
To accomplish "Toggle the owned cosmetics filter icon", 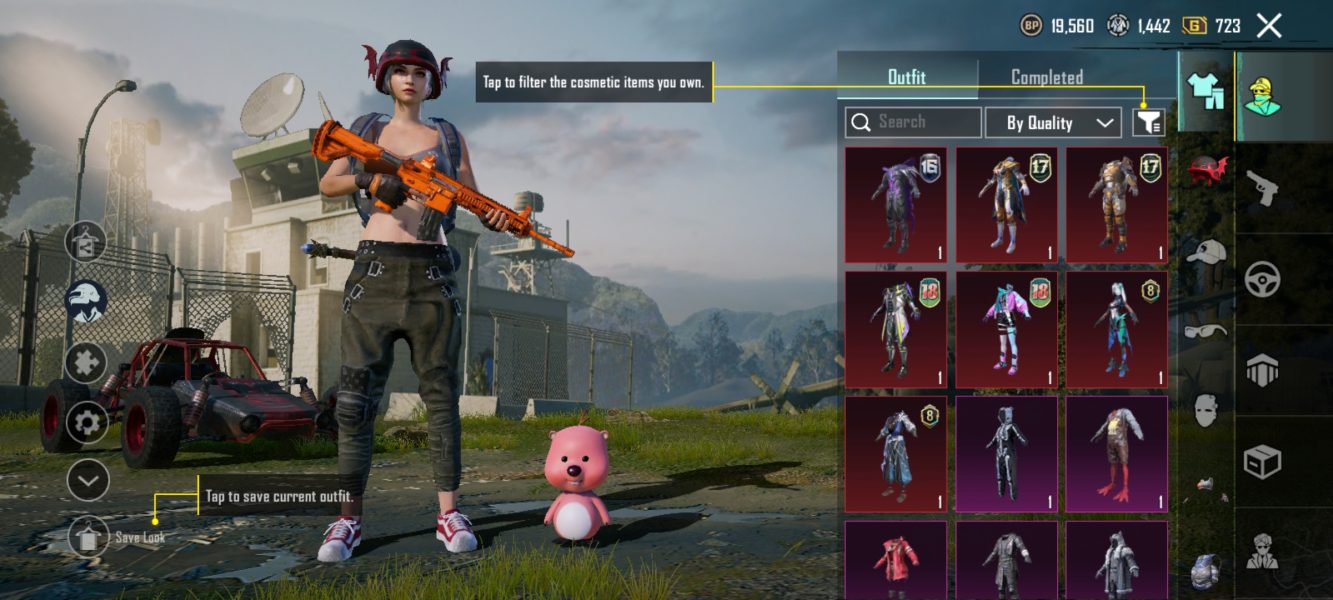I will [x=1149, y=123].
